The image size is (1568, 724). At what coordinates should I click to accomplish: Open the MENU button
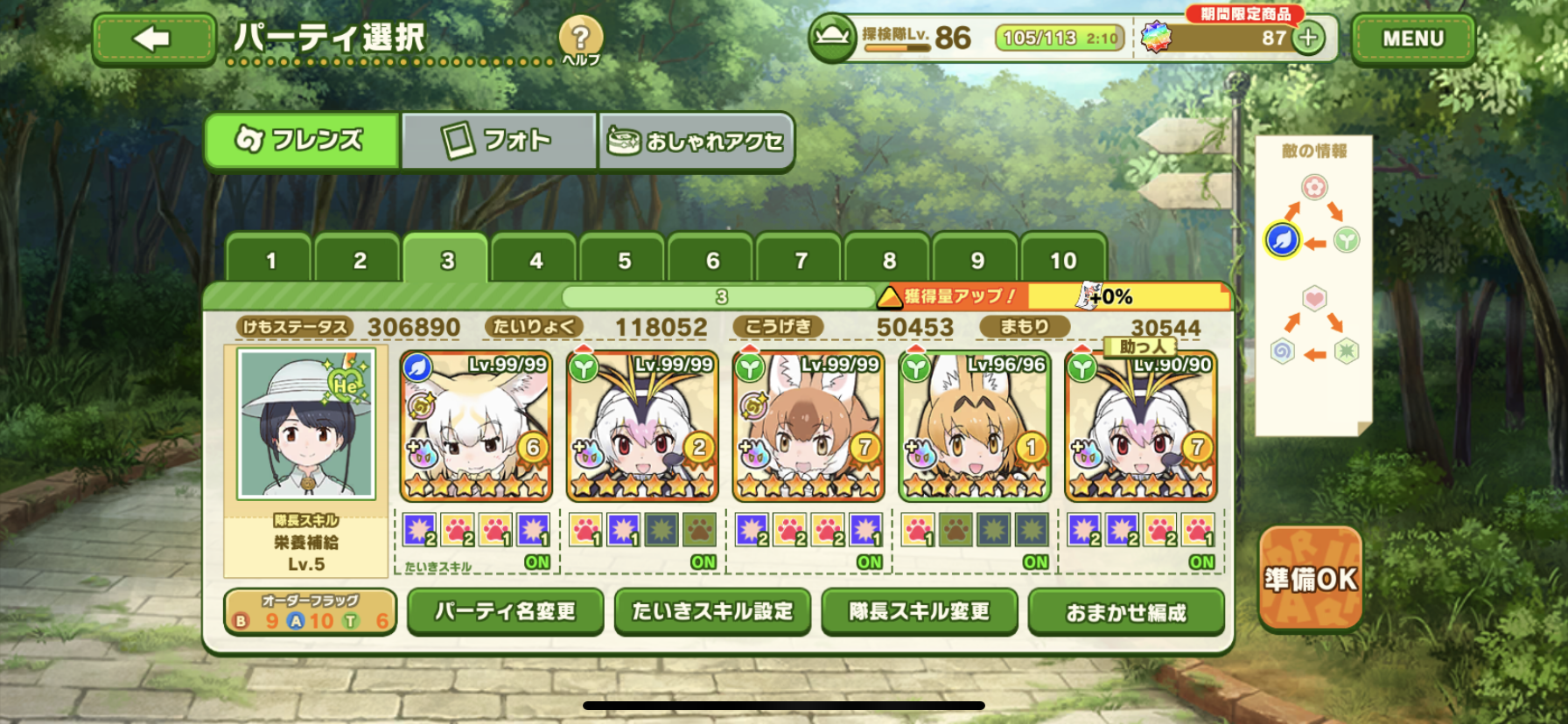(1412, 39)
